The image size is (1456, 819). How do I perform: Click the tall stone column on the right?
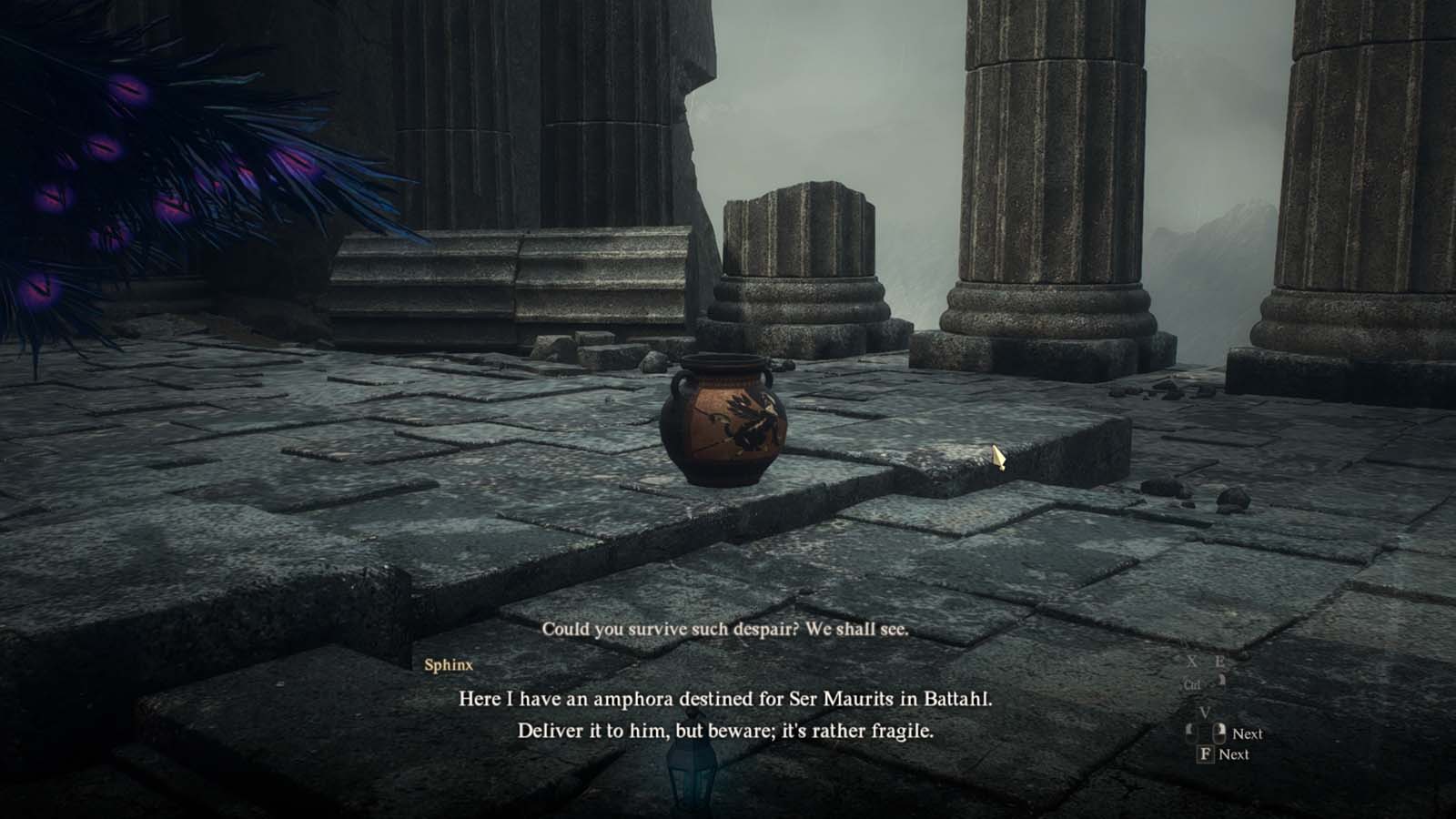1046,164
